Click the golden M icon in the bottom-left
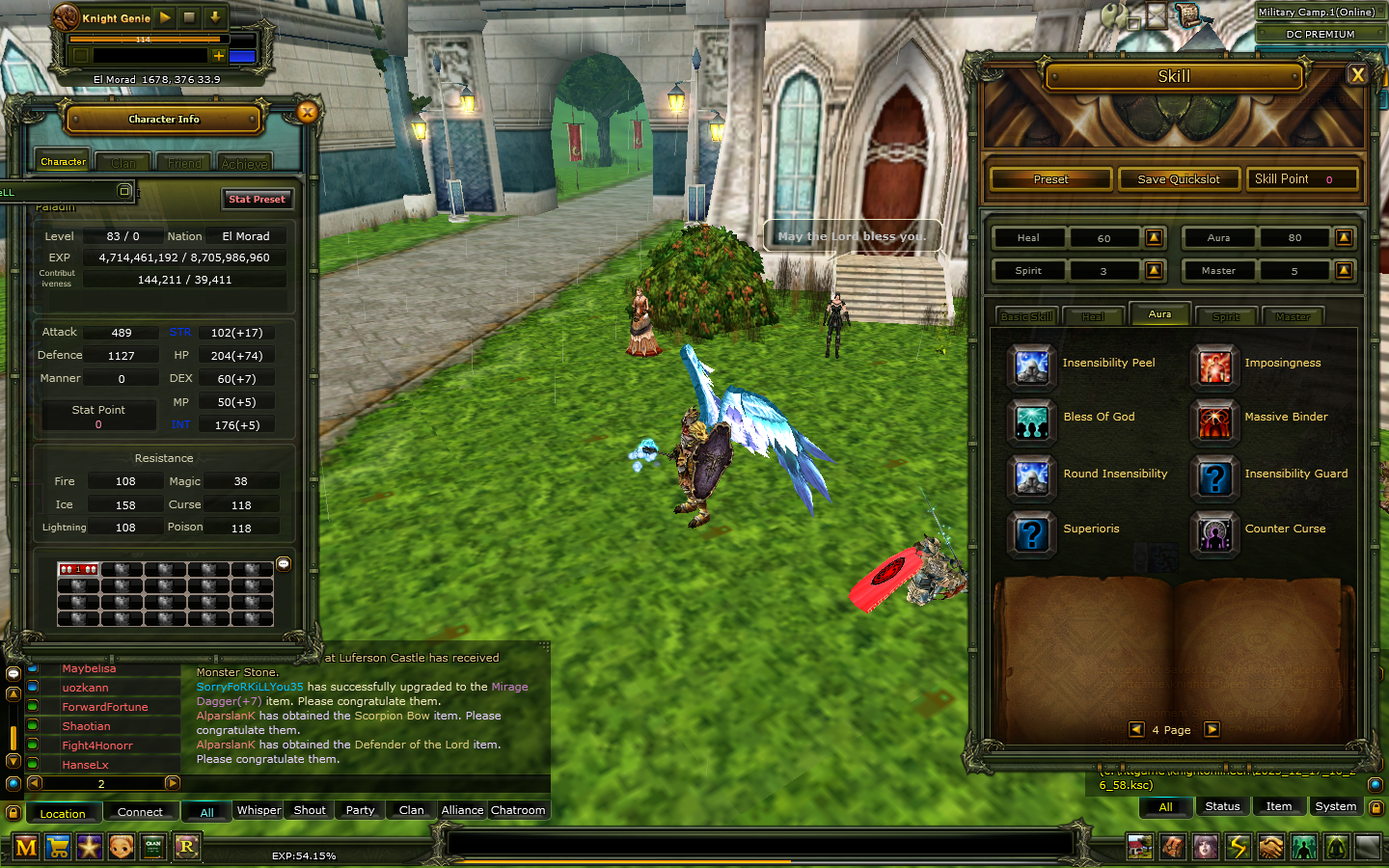This screenshot has width=1389, height=868. 25,847
